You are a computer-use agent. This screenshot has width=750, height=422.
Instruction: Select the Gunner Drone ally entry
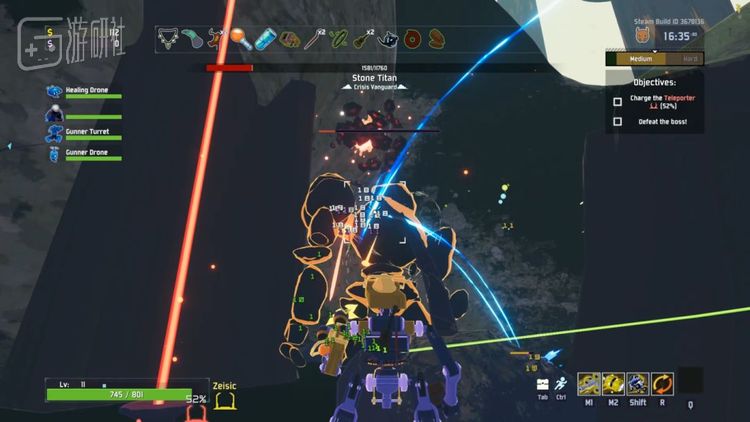click(86, 153)
